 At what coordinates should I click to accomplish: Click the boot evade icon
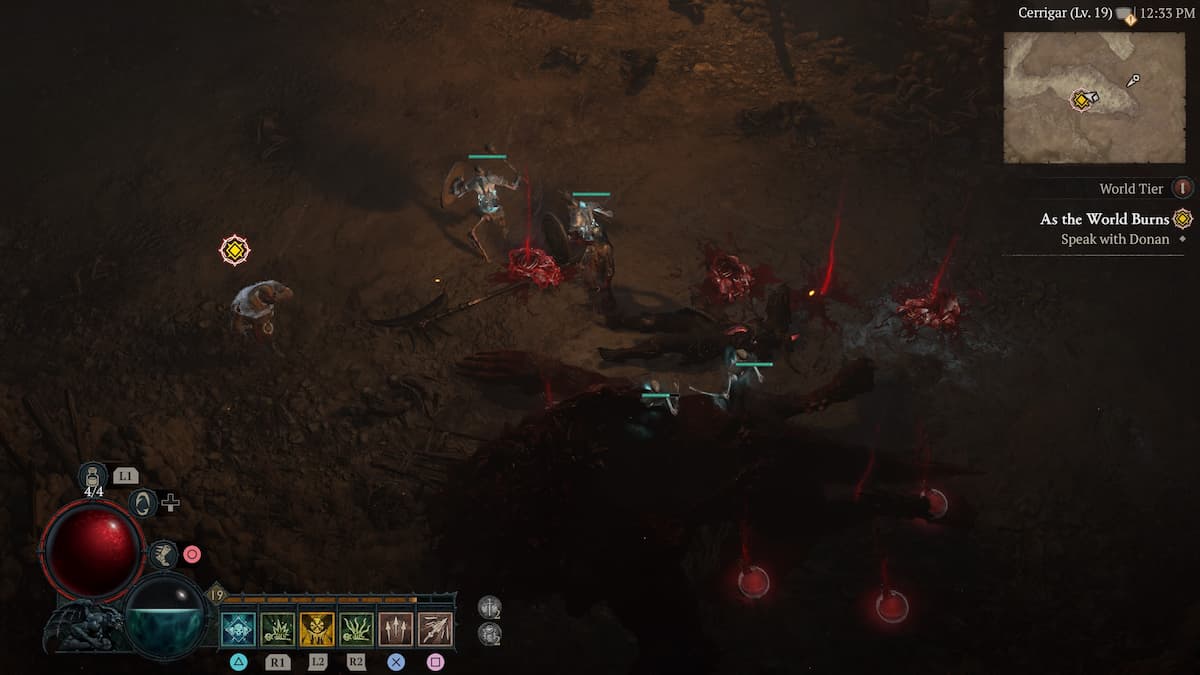(x=163, y=554)
